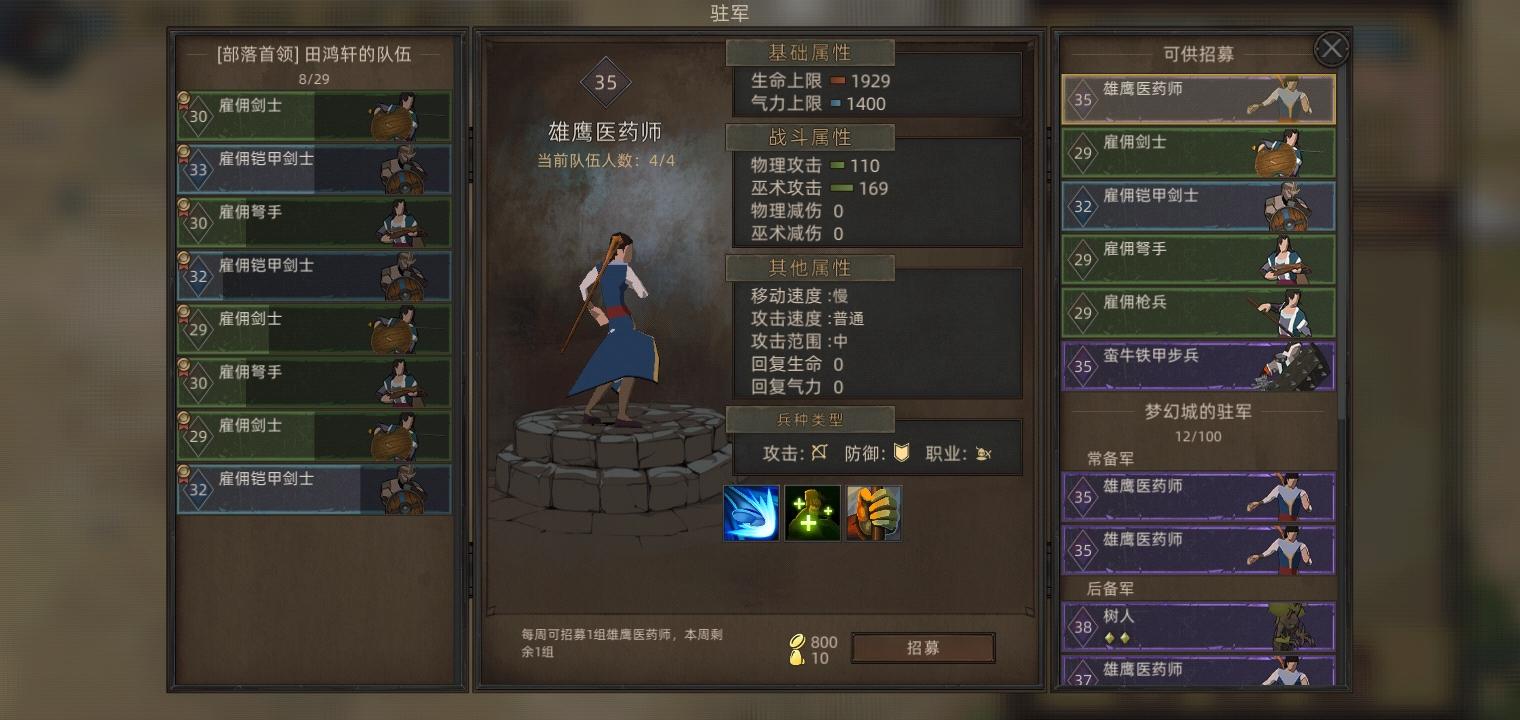Click the level 35 diamond badge above portrait
This screenshot has width=1520, height=720.
pyautogui.click(x=604, y=83)
